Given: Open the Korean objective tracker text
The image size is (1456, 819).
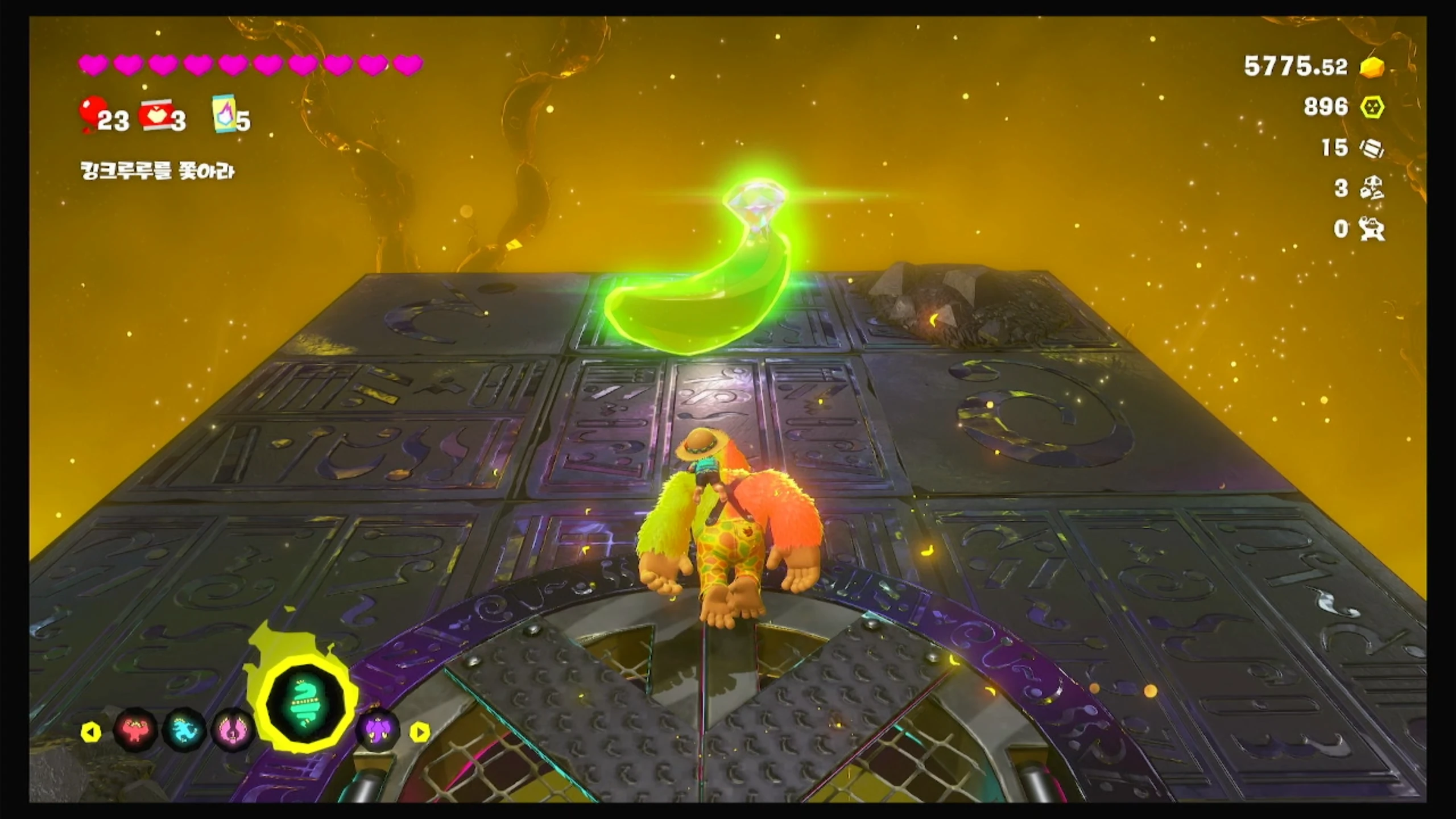Looking at the screenshot, I should coord(158,171).
